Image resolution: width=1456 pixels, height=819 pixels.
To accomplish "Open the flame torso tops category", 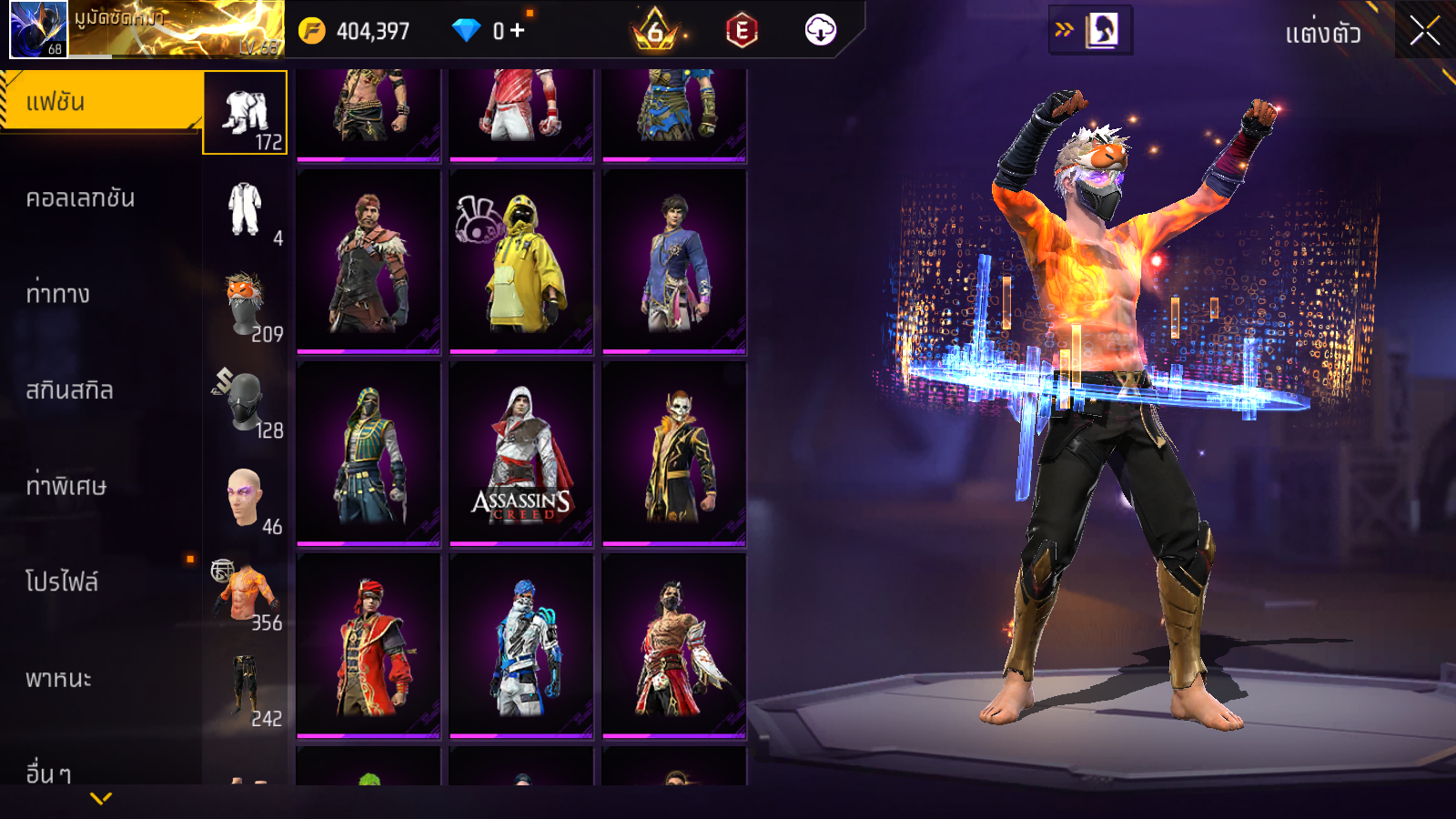I will (245, 594).
